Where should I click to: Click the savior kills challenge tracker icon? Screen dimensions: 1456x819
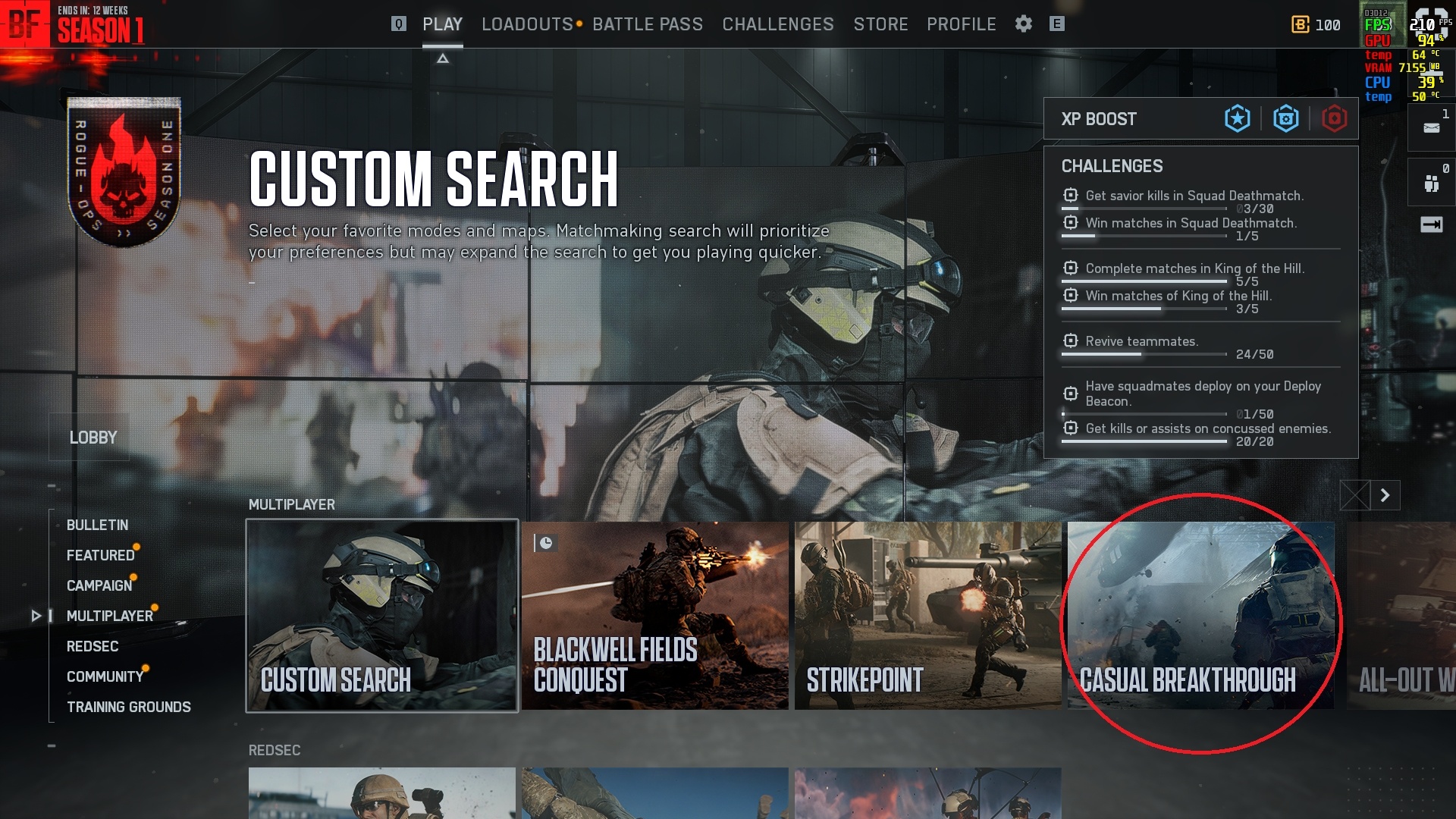[x=1070, y=195]
